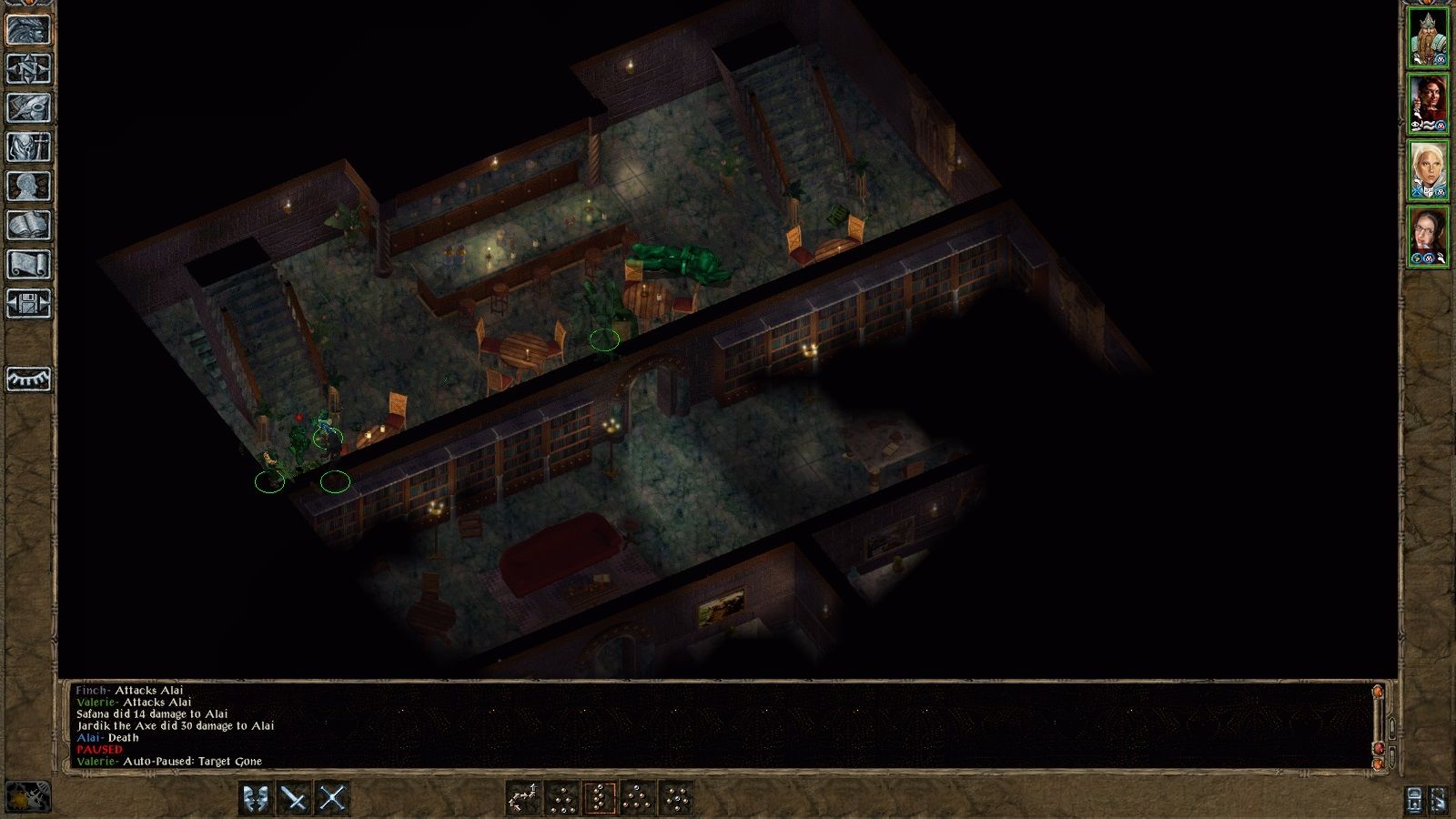Select the highlighted five-dot formation
The image size is (1456, 819).
coord(600,799)
